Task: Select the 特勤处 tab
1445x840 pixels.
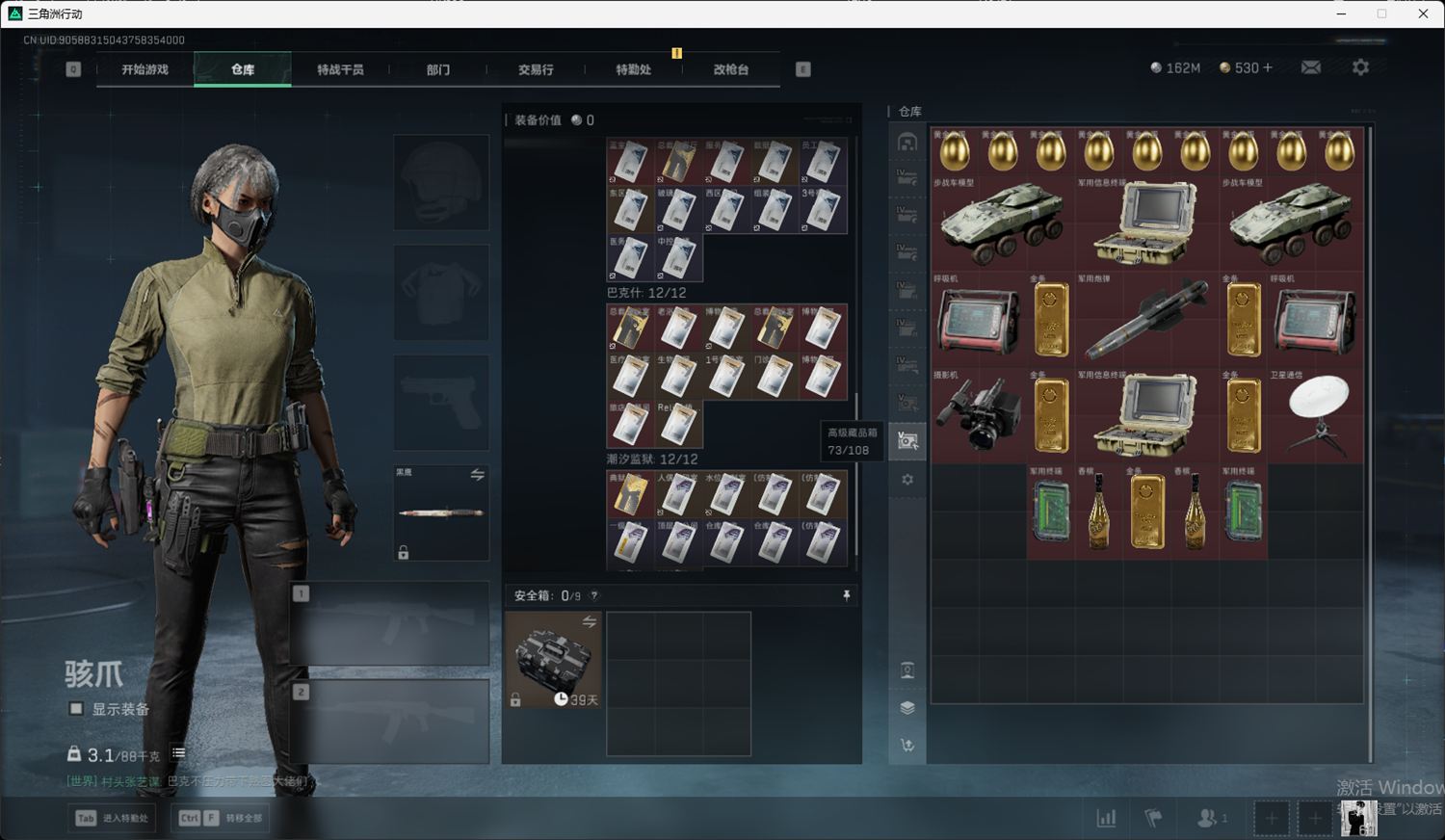Action: [x=633, y=69]
